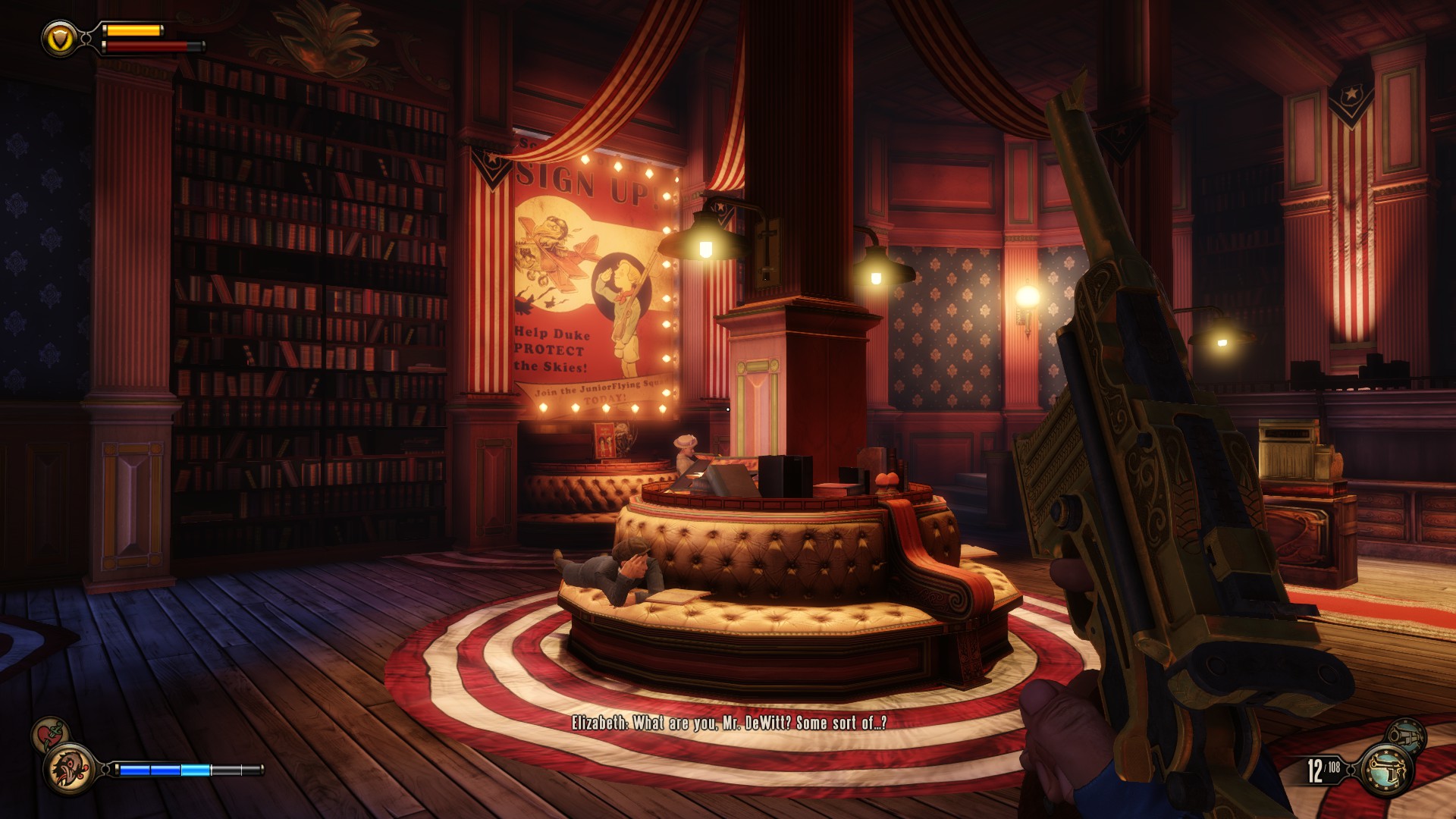Swap to the secondary gun barrel icon
Image resolution: width=1456 pixels, height=819 pixels.
point(1405,735)
